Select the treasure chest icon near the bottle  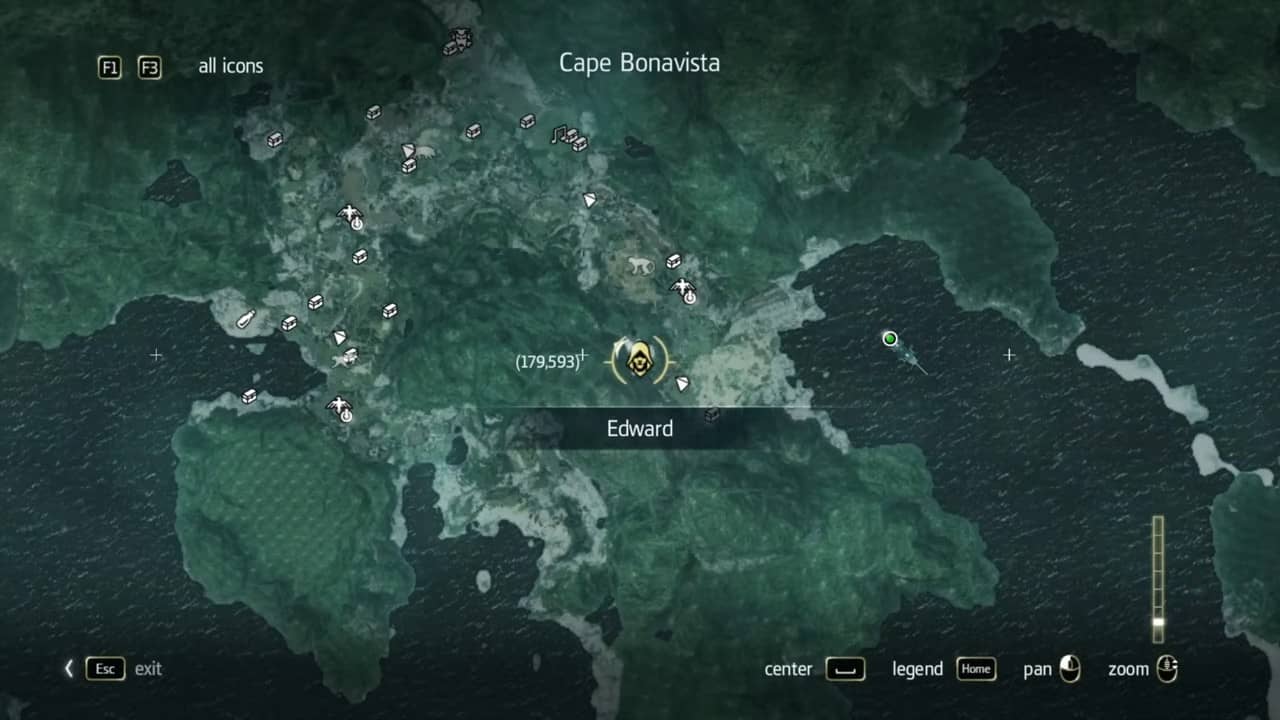[x=289, y=322]
